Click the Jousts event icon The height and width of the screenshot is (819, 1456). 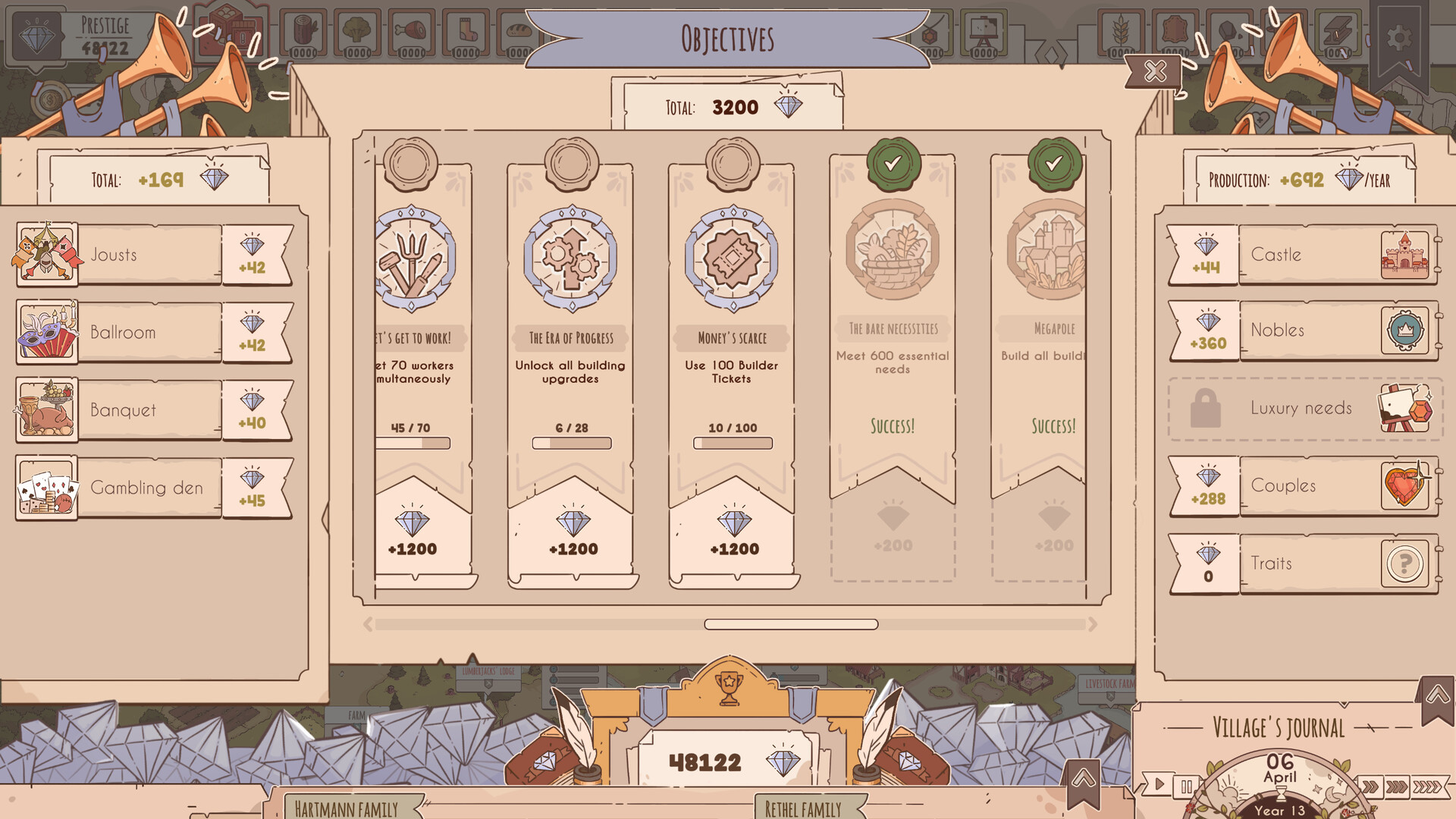click(x=47, y=254)
